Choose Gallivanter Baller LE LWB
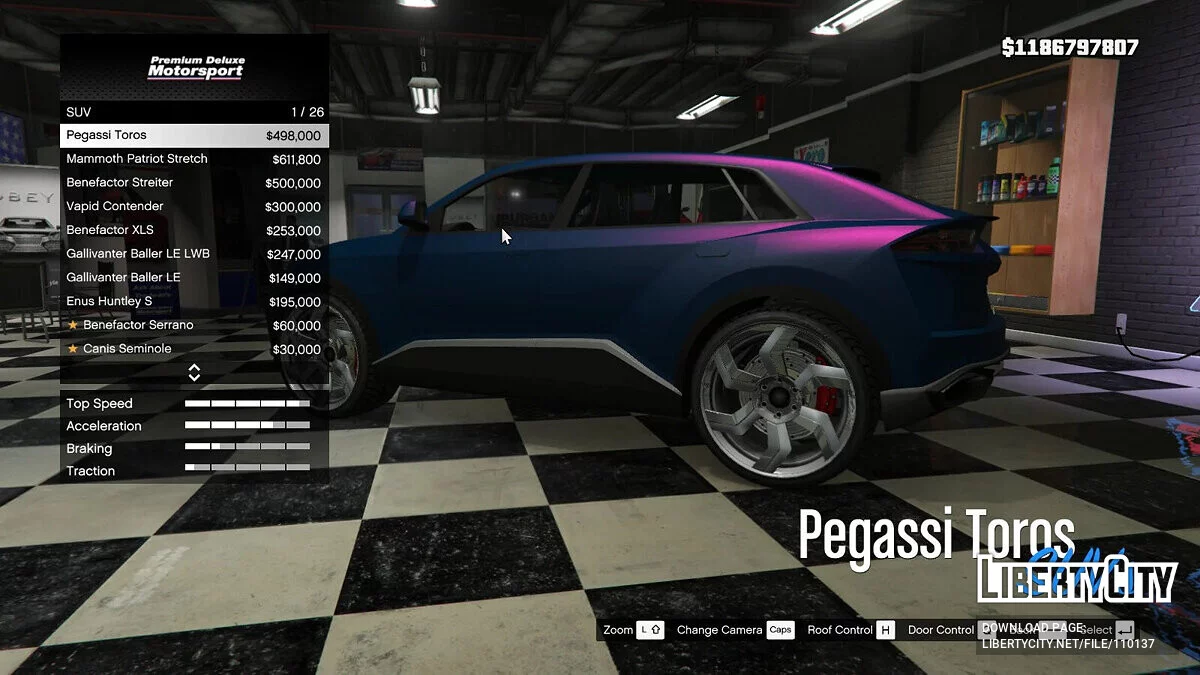Image resolution: width=1200 pixels, height=675 pixels. pyautogui.click(x=194, y=254)
